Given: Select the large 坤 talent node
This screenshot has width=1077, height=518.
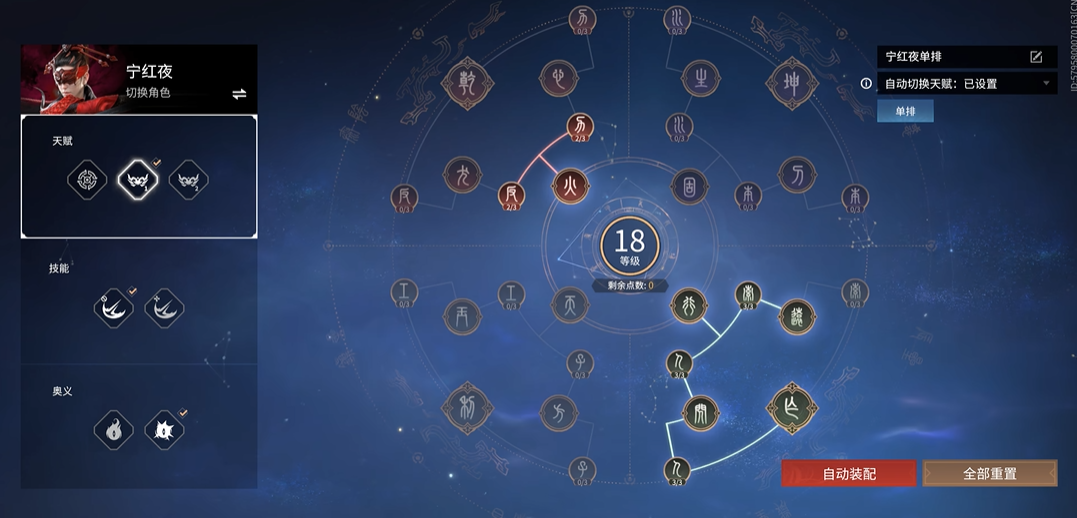Looking at the screenshot, I should point(791,81).
